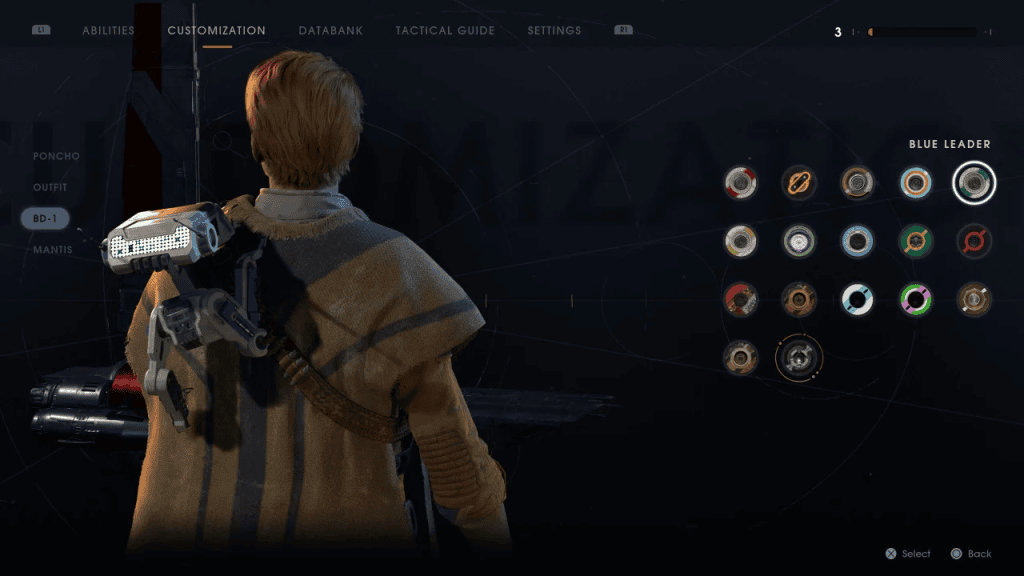Select the BD-1 category
The height and width of the screenshot is (576, 1024).
46,218
